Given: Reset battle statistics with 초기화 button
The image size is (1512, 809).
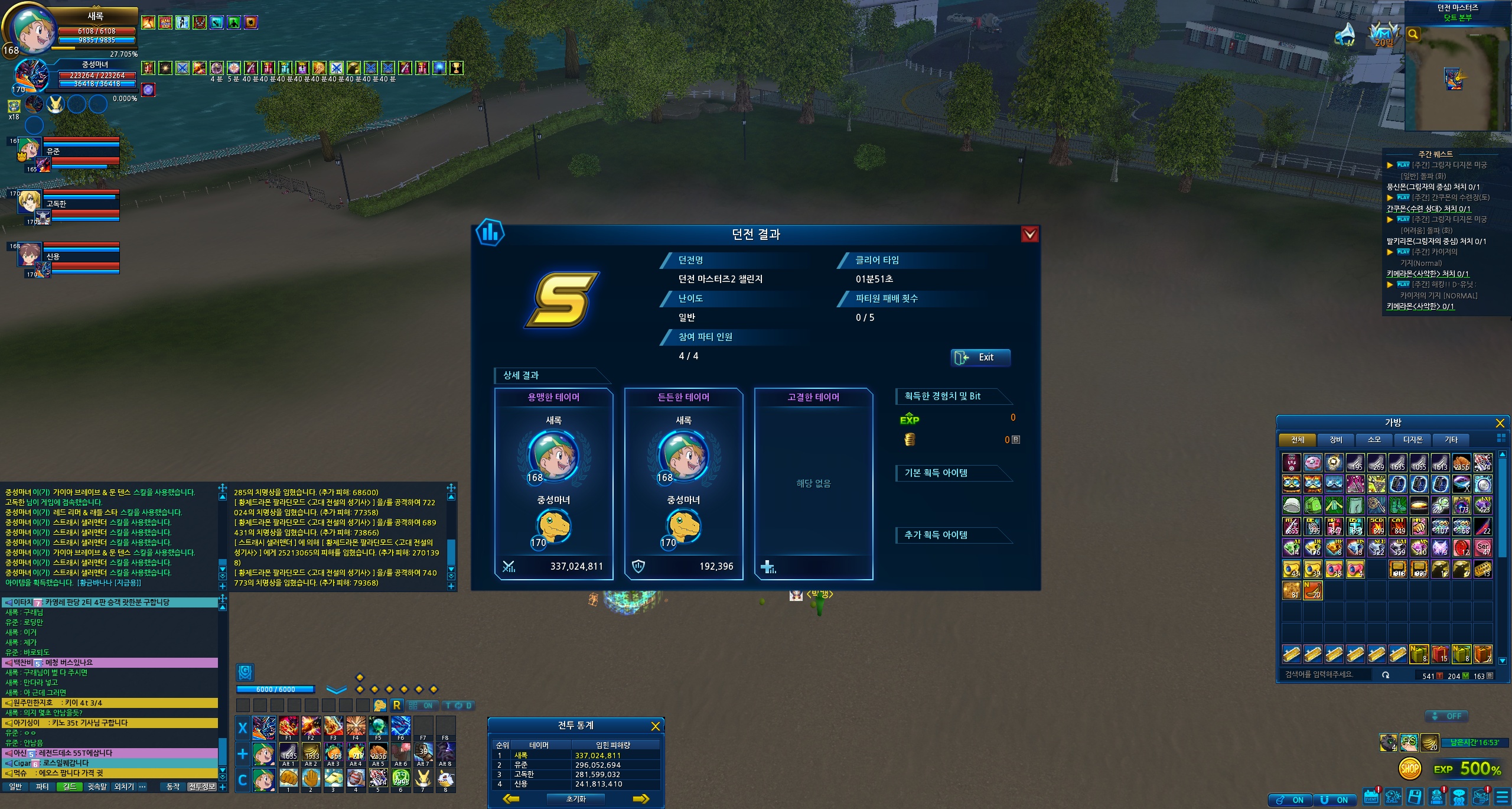Looking at the screenshot, I should pos(576,799).
